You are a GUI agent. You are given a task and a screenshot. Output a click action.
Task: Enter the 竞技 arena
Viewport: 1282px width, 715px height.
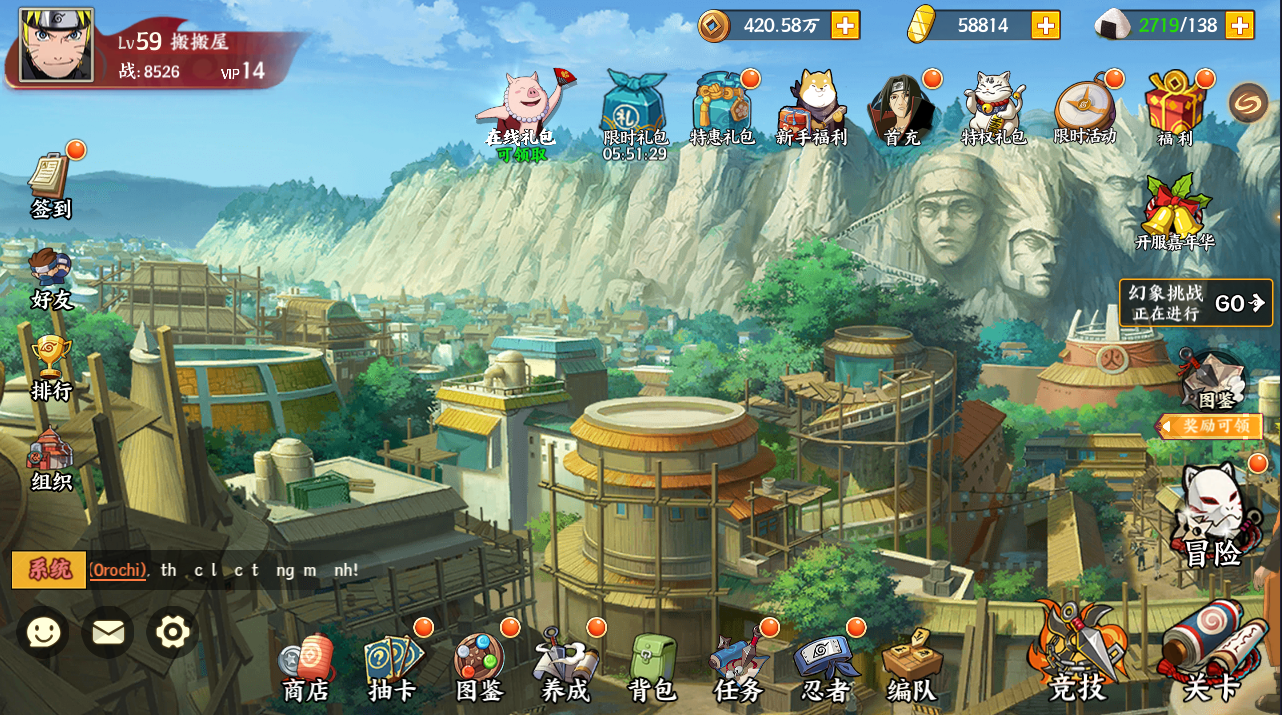pos(1077,655)
